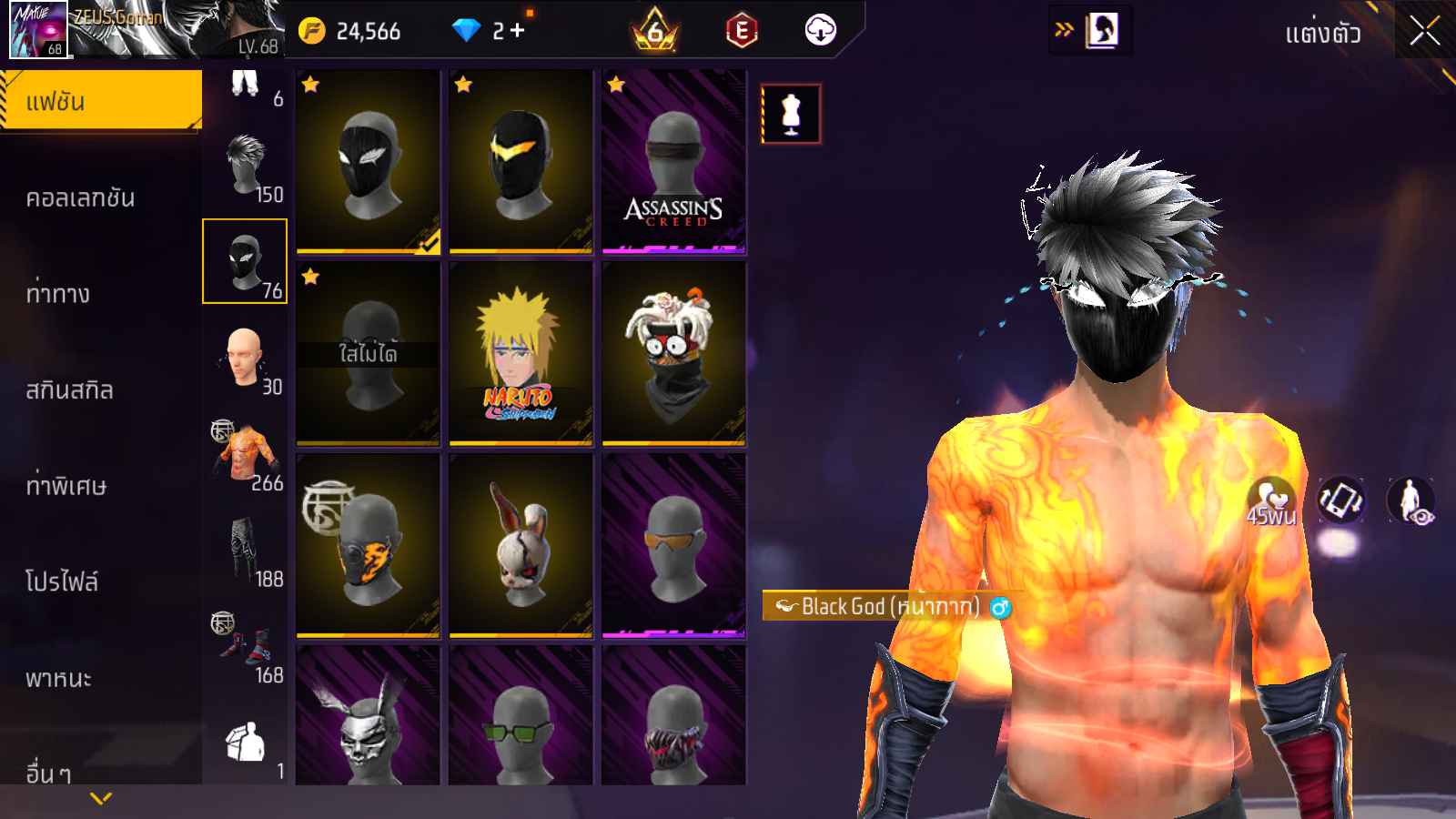Image resolution: width=1456 pixels, height=819 pixels.
Task: Pick the rabbit doll mask
Action: coord(521,546)
